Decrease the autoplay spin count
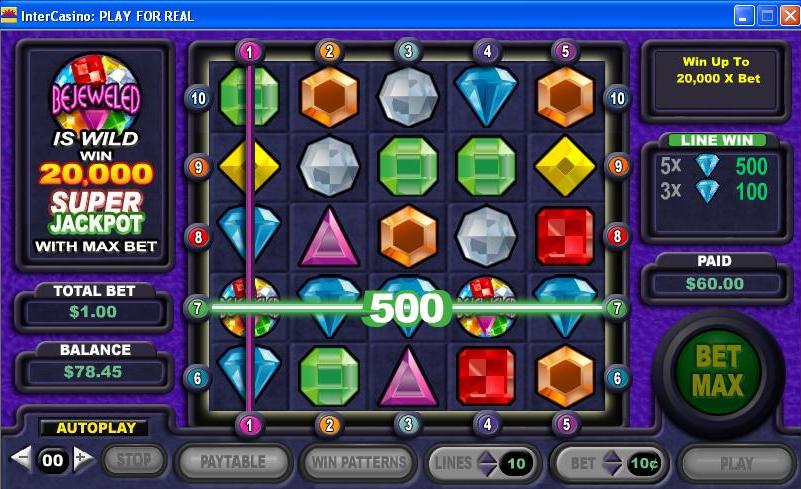 tap(21, 459)
